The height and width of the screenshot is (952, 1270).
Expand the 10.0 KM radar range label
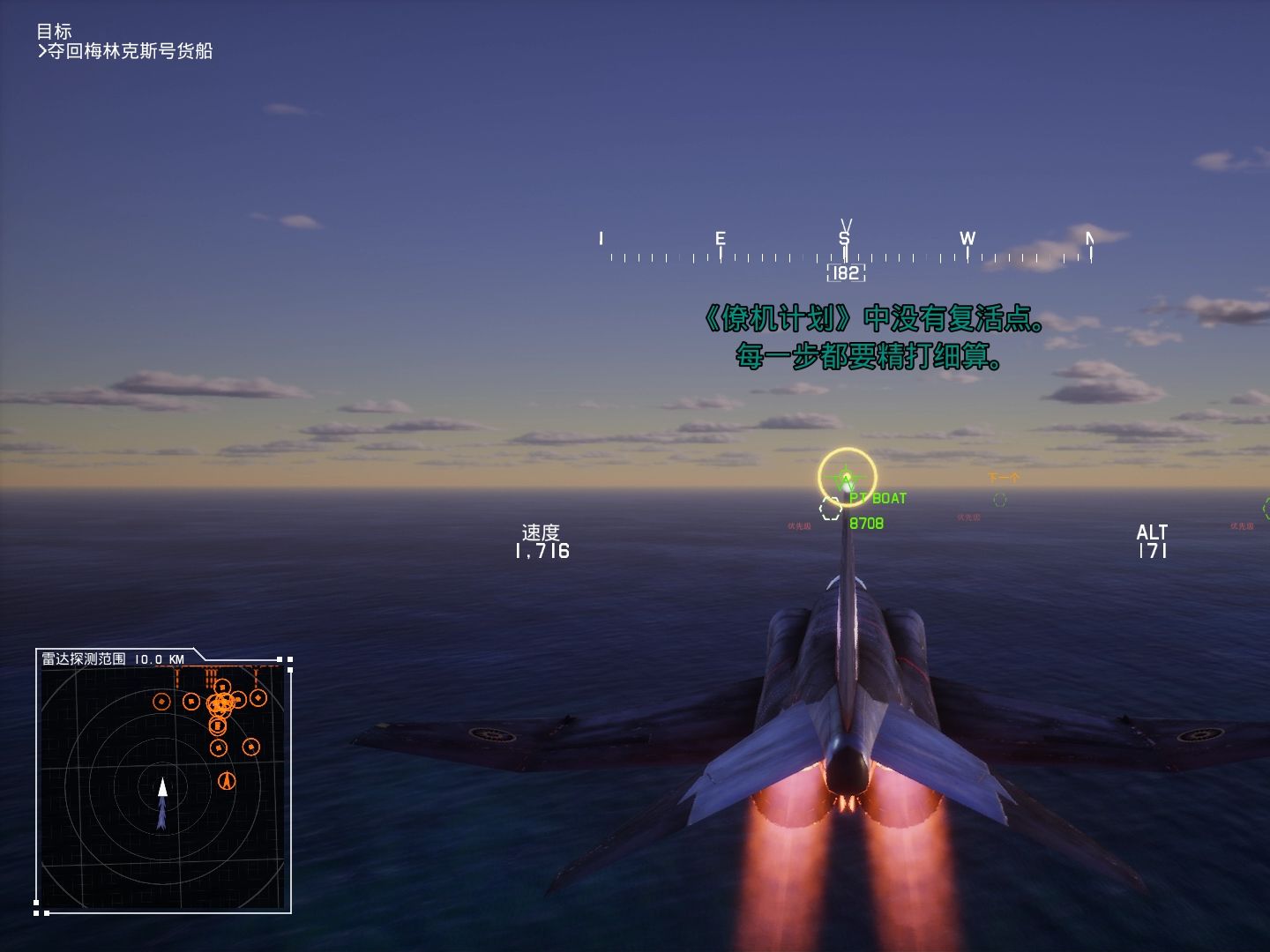[x=160, y=658]
